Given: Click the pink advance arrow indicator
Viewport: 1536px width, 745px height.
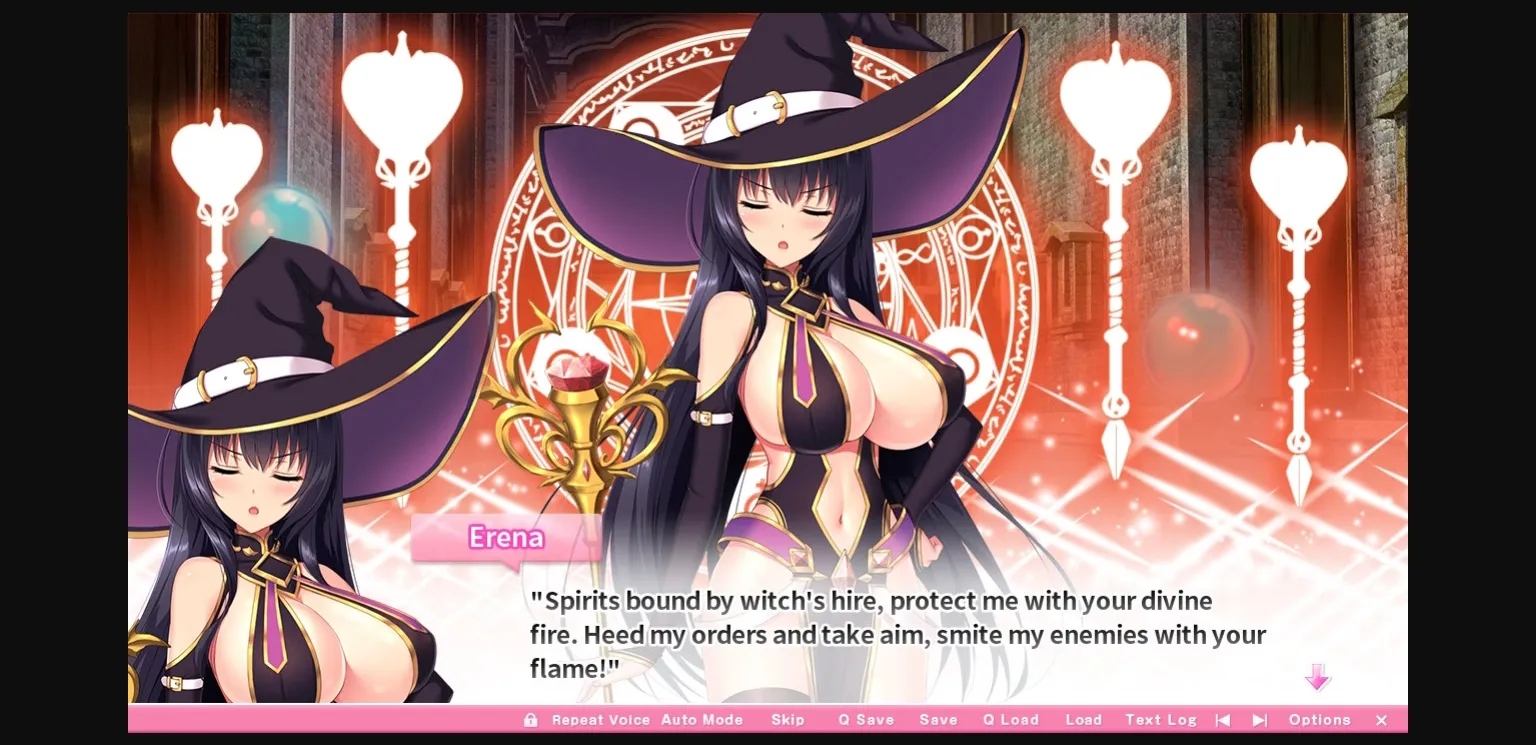Looking at the screenshot, I should click(x=1318, y=678).
